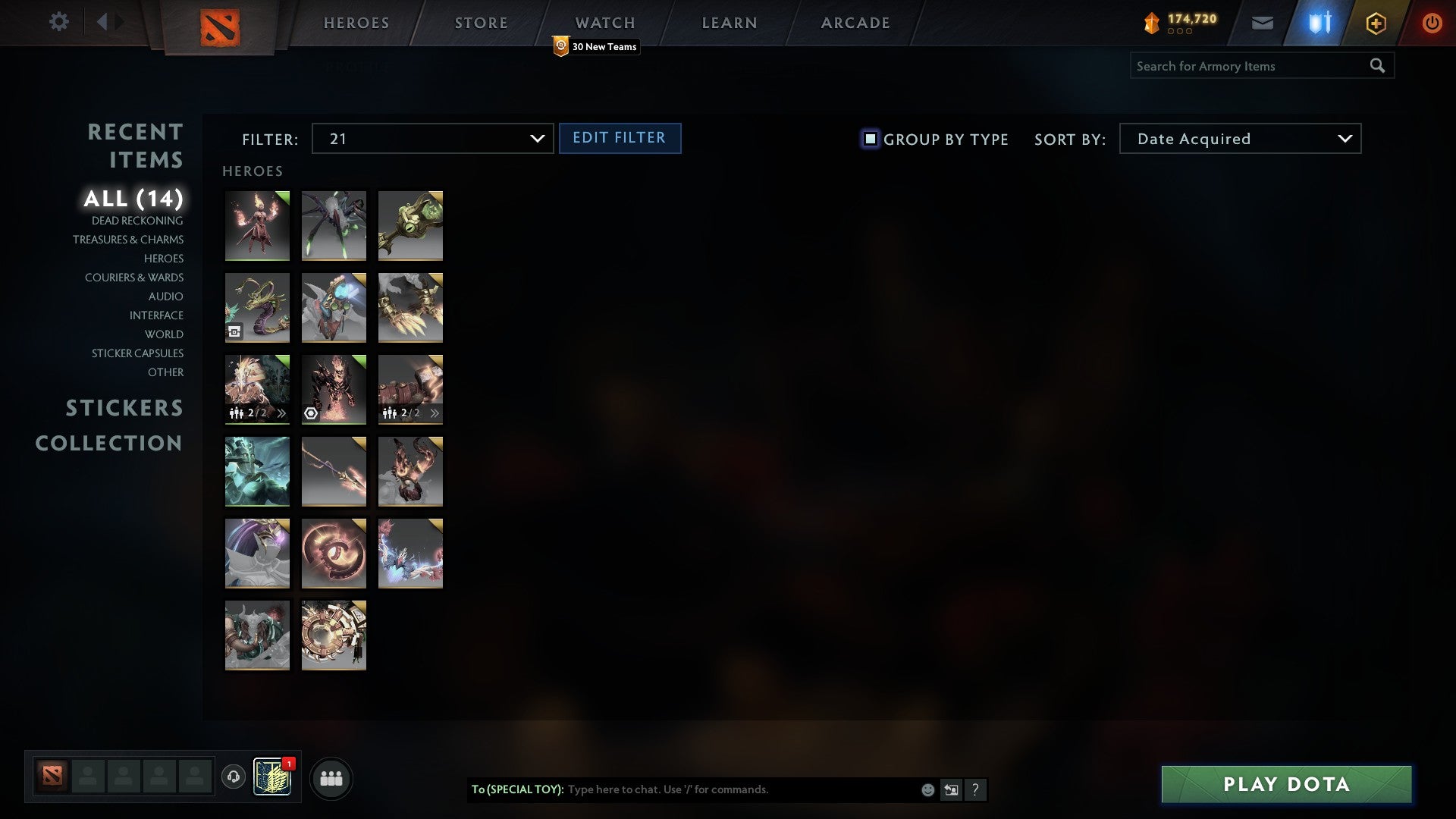
Task: Expand shared item details with double chevron arrow
Action: (281, 413)
